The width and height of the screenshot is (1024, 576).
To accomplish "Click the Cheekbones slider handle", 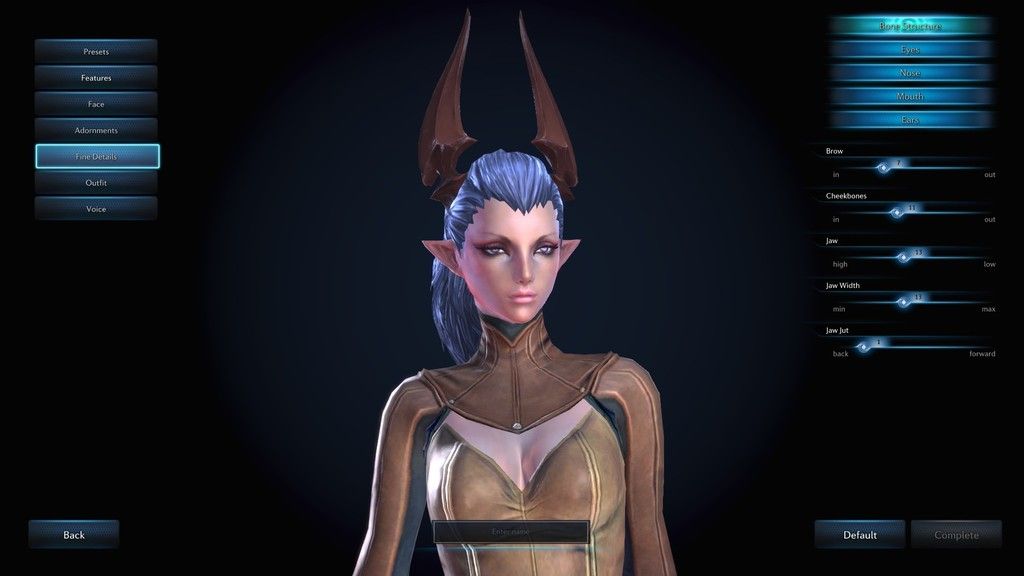I will click(x=896, y=213).
